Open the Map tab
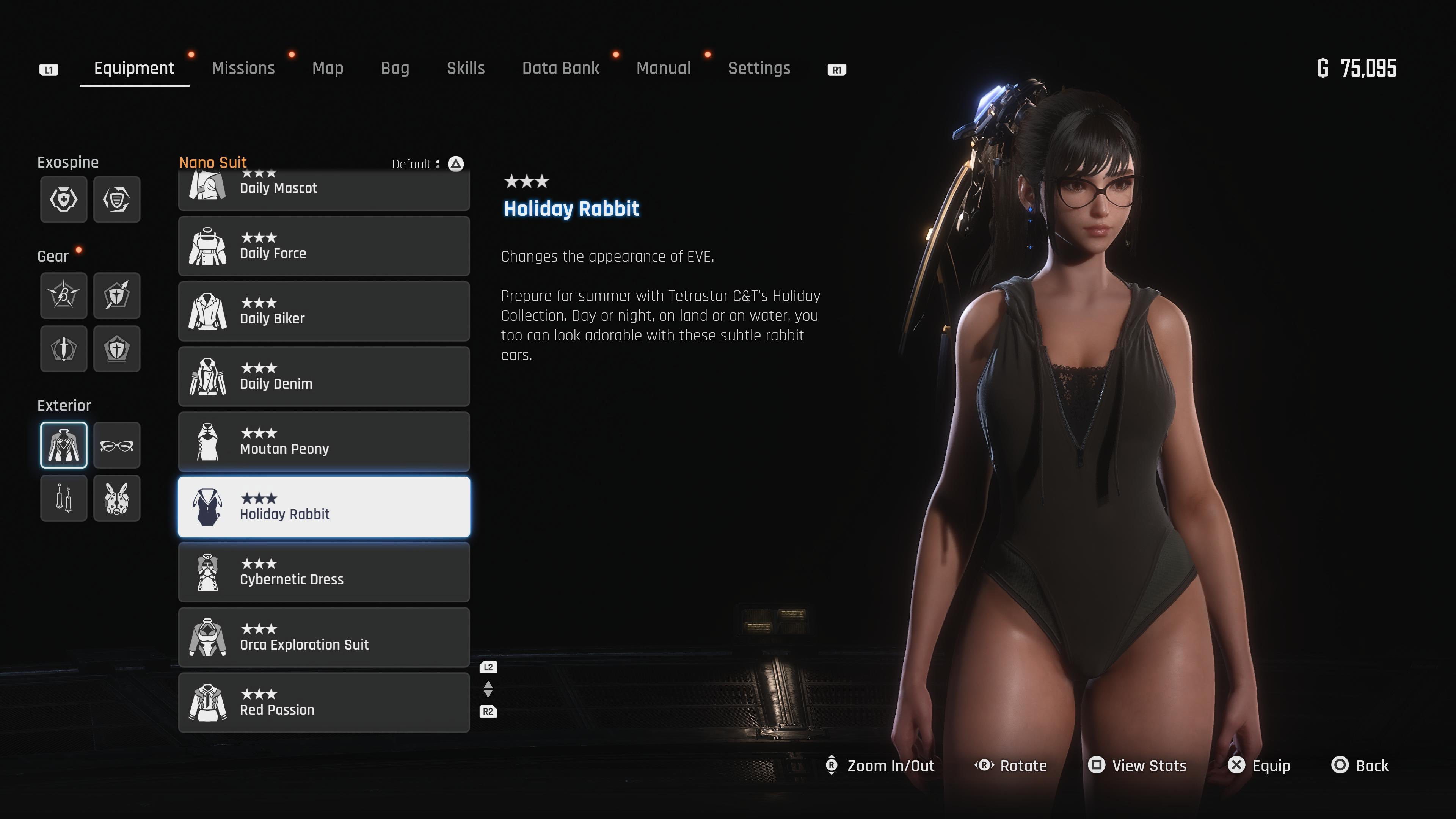 [x=328, y=68]
